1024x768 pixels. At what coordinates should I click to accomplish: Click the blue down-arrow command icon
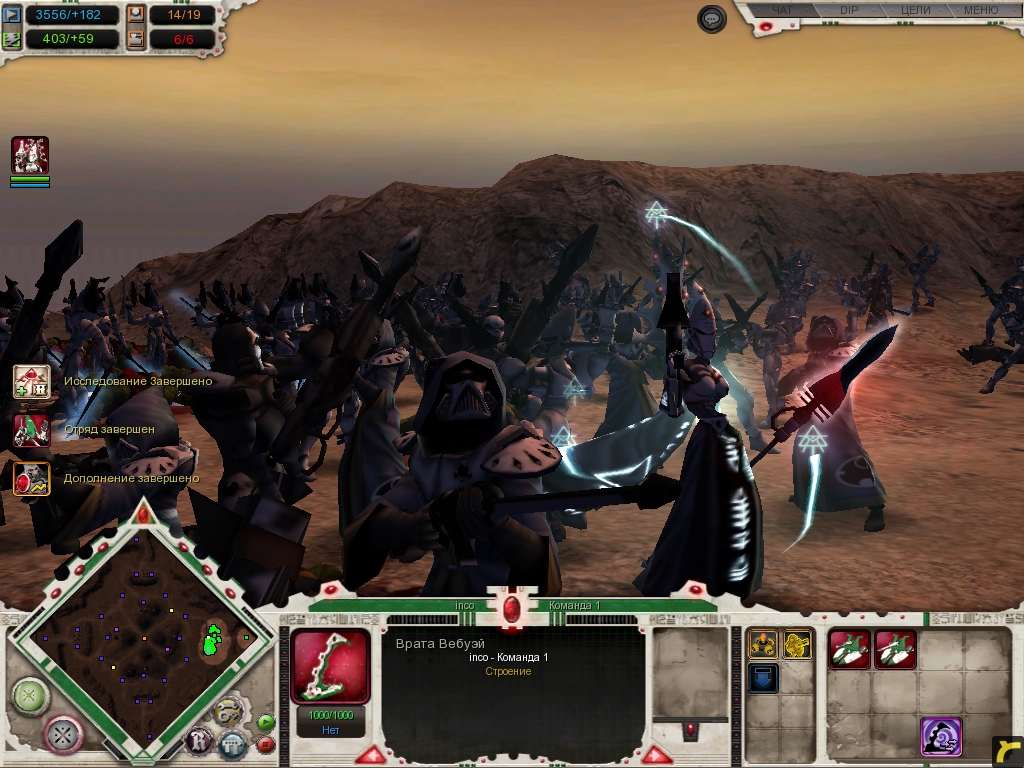pos(763,678)
